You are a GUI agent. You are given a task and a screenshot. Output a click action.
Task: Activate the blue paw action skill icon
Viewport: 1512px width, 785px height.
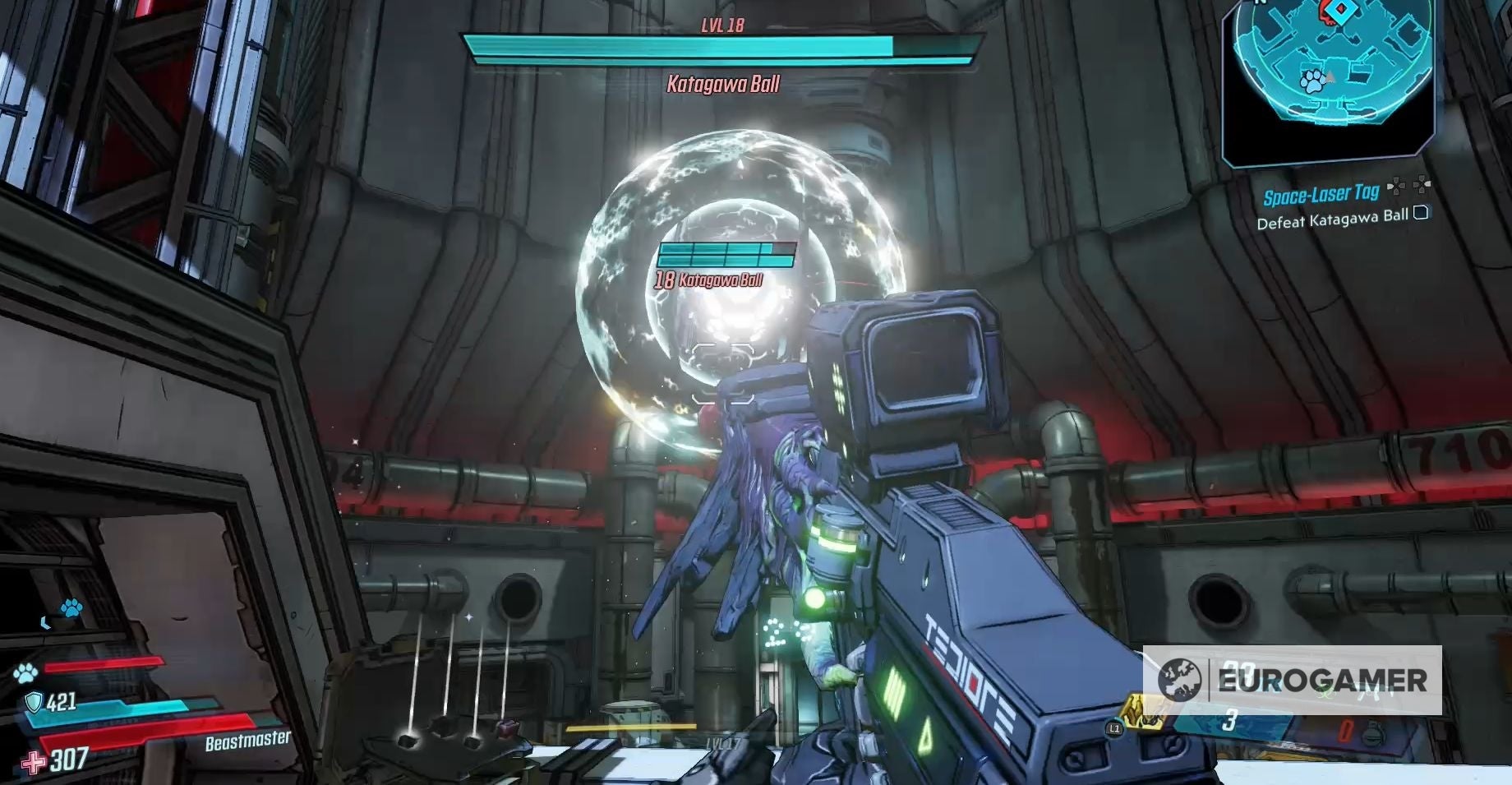(71, 607)
